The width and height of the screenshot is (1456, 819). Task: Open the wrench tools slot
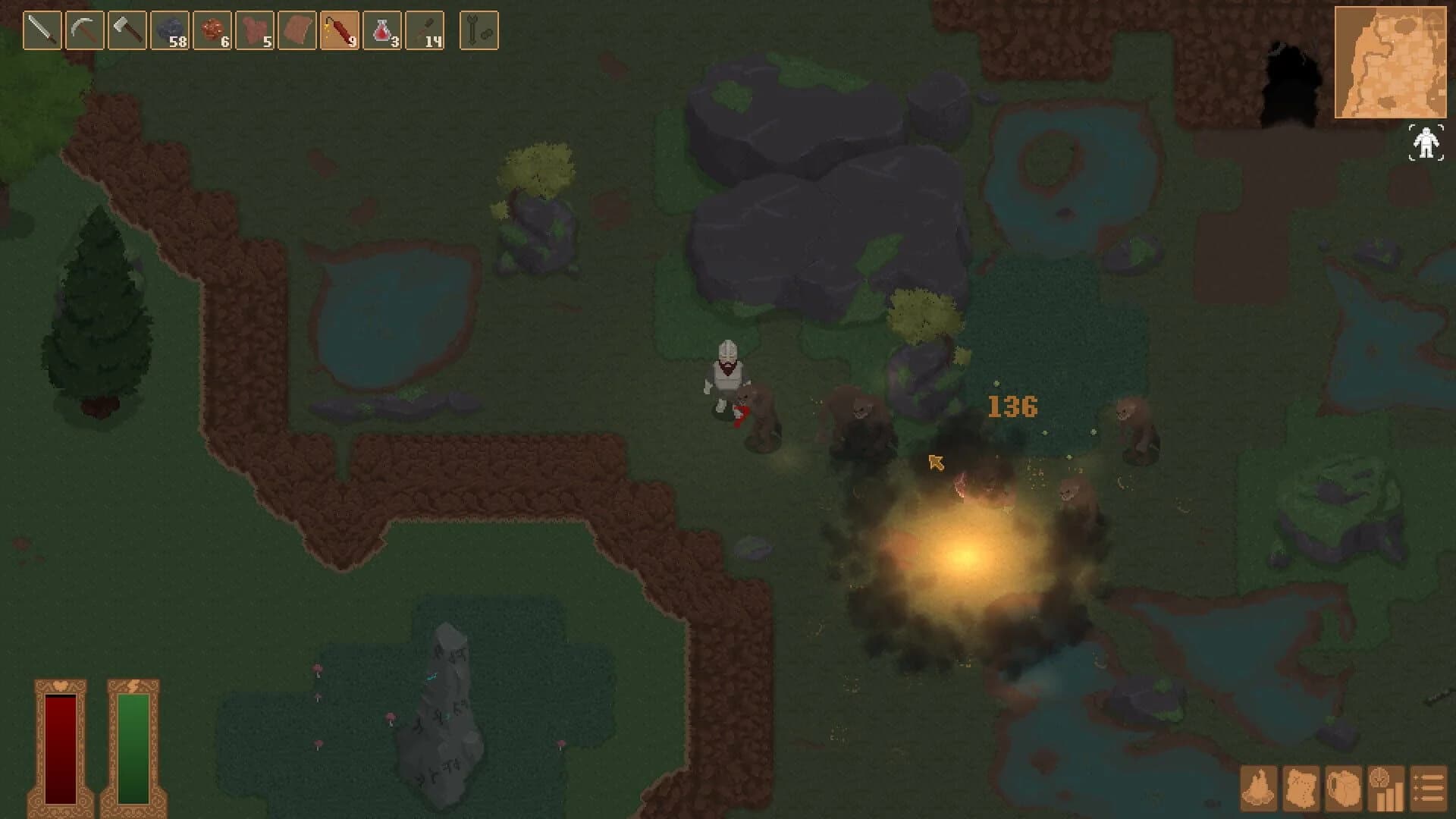click(479, 29)
